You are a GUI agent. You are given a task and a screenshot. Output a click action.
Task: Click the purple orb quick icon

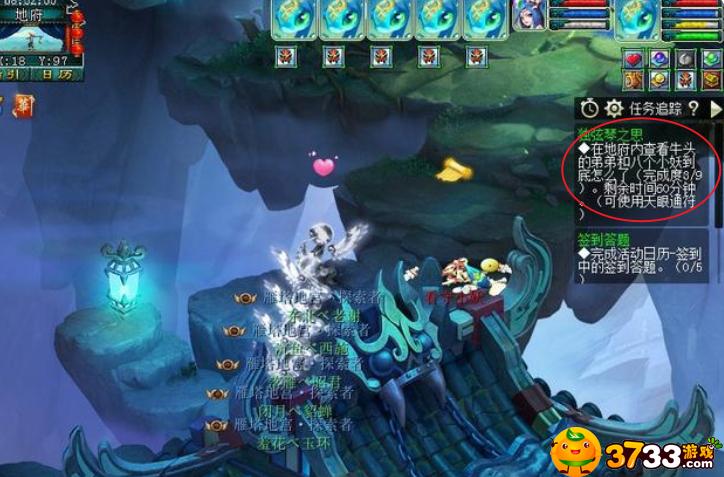(x=659, y=58)
